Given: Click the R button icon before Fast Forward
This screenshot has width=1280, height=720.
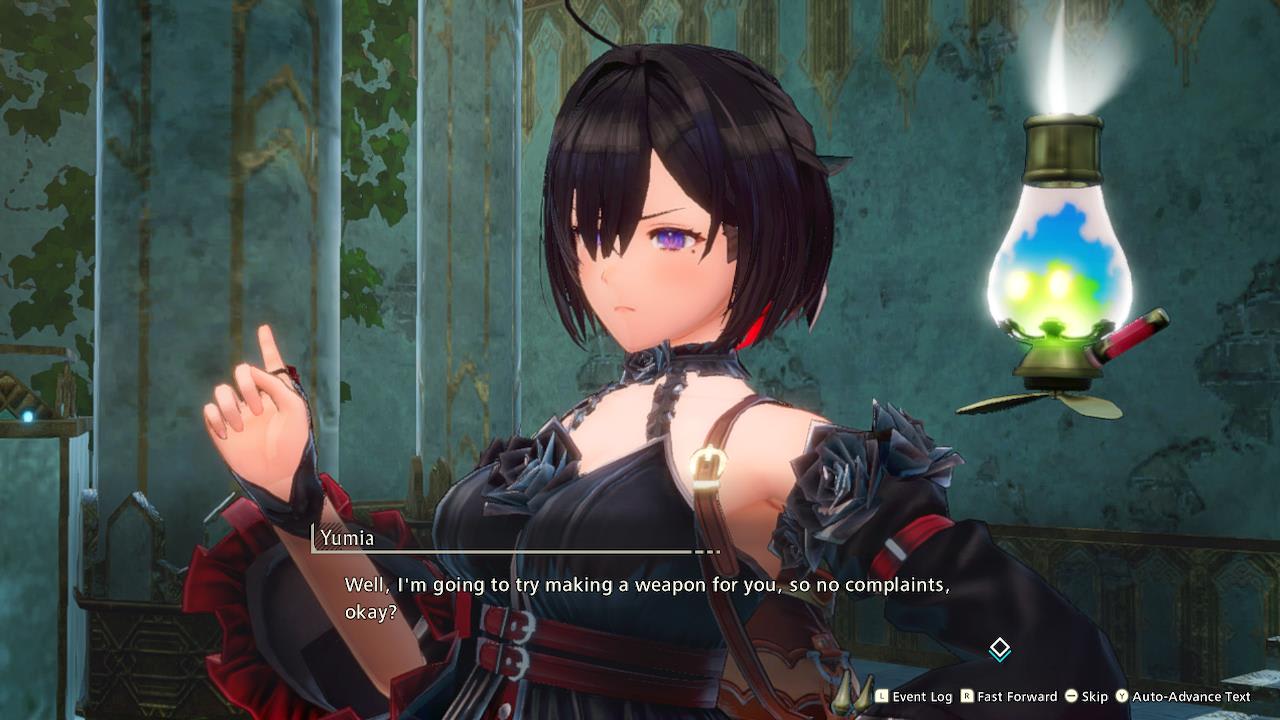Looking at the screenshot, I should pyautogui.click(x=966, y=697).
